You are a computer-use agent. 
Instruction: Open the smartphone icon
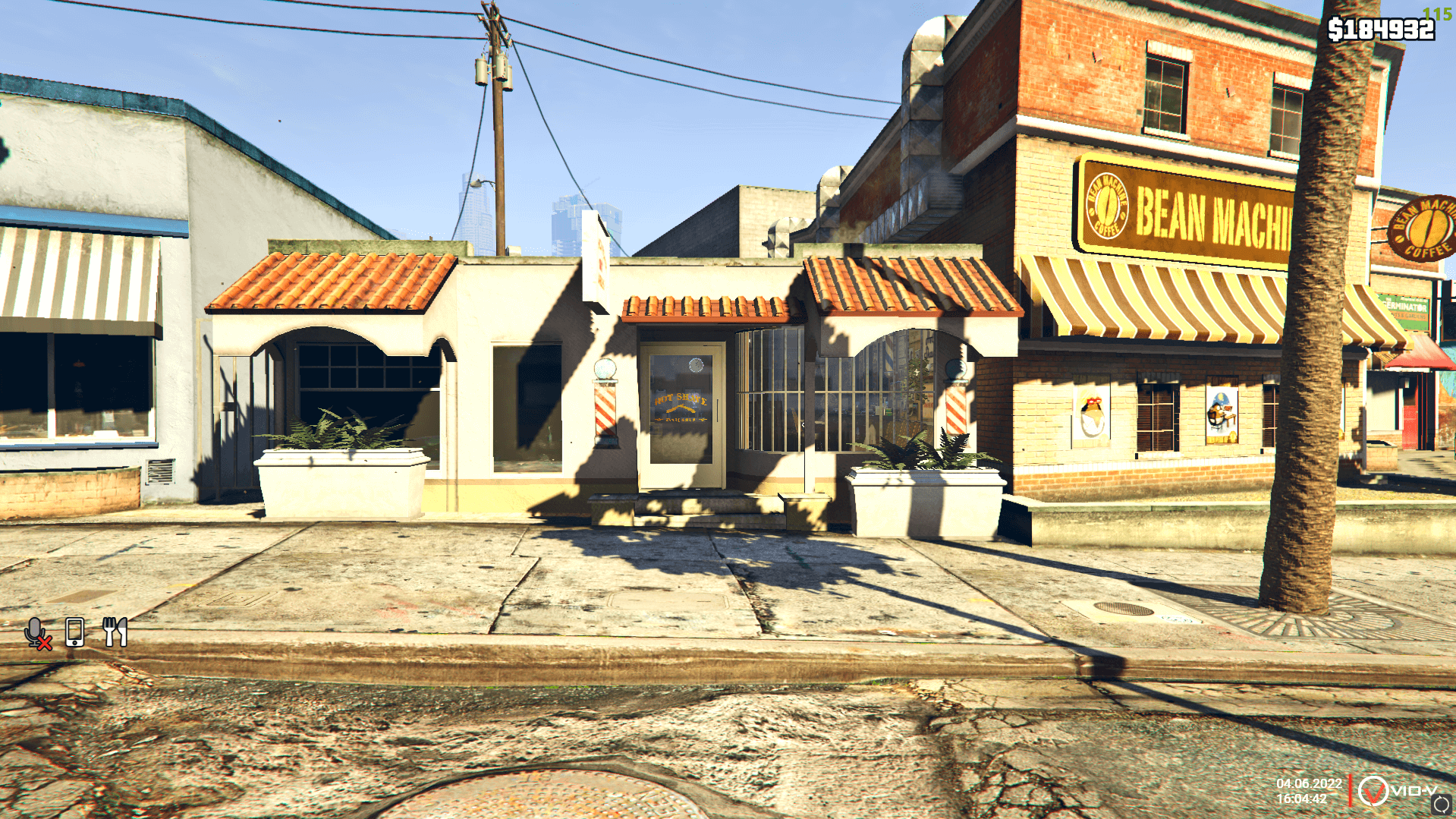(x=74, y=632)
